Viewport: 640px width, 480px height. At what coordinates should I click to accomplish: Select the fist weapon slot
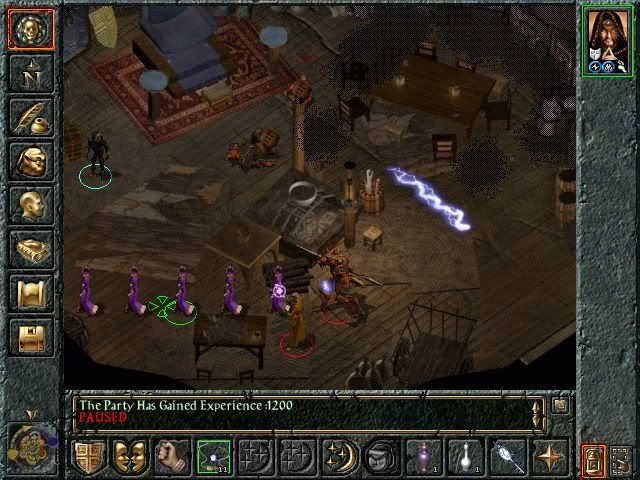[172, 458]
